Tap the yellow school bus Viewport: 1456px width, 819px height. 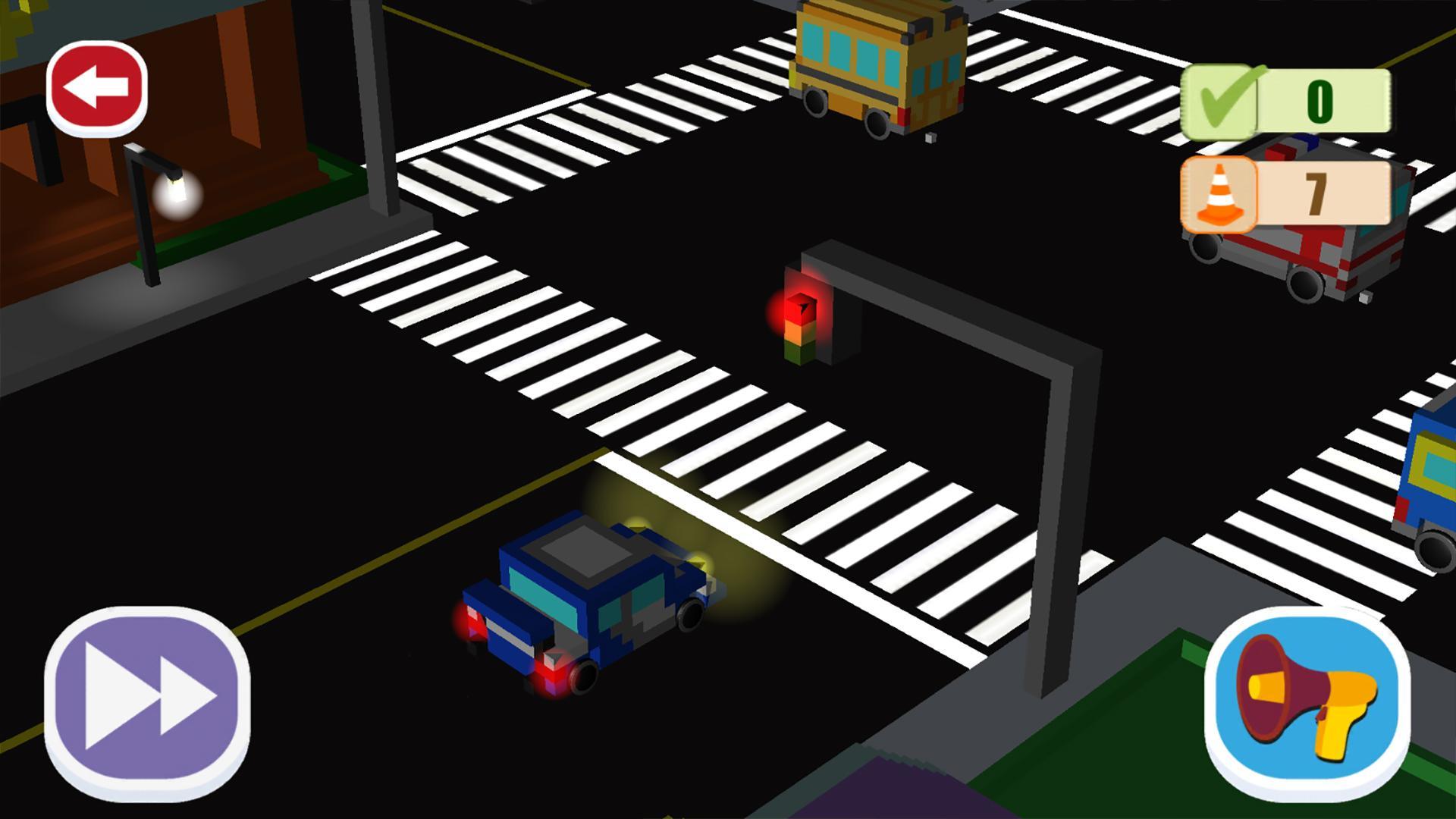(x=872, y=64)
